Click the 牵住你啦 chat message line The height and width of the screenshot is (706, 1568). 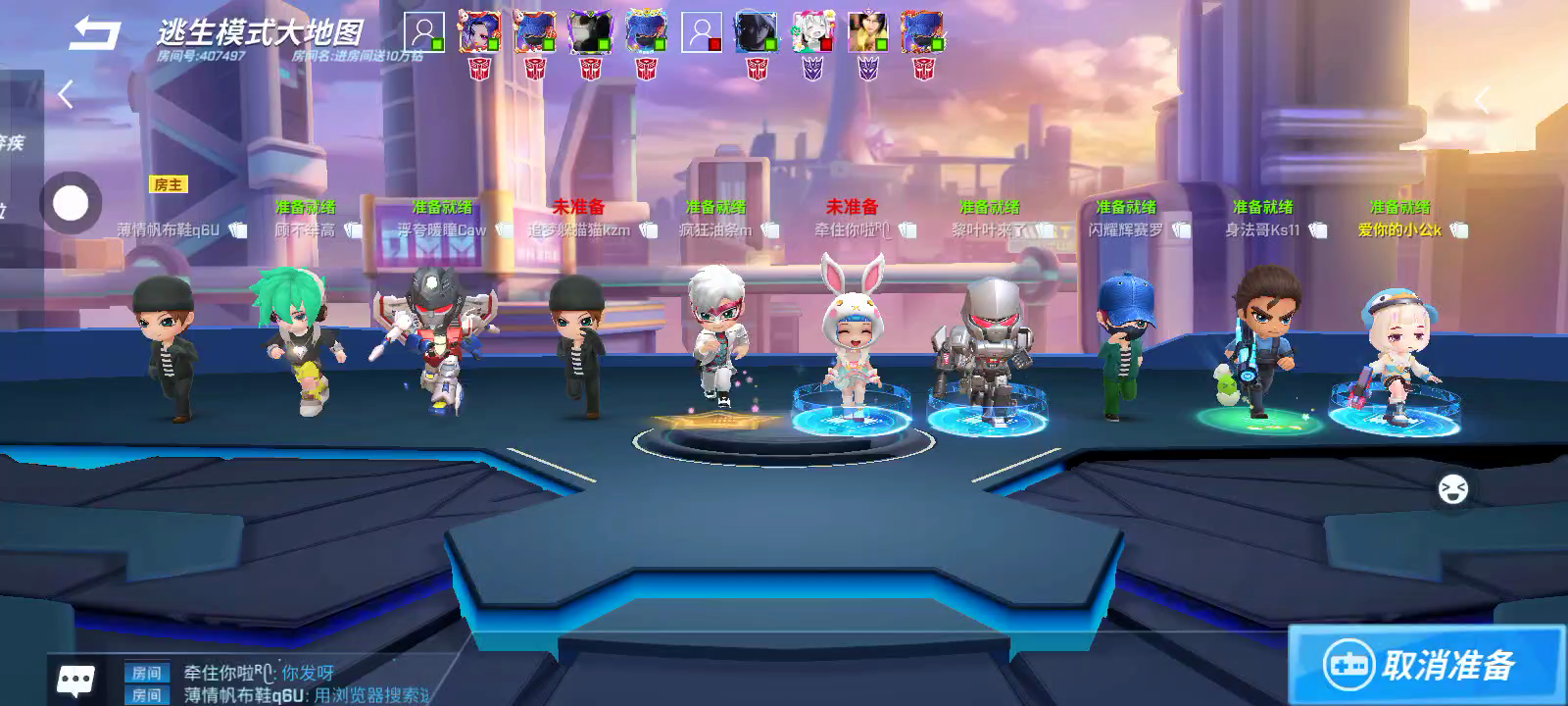click(x=260, y=673)
